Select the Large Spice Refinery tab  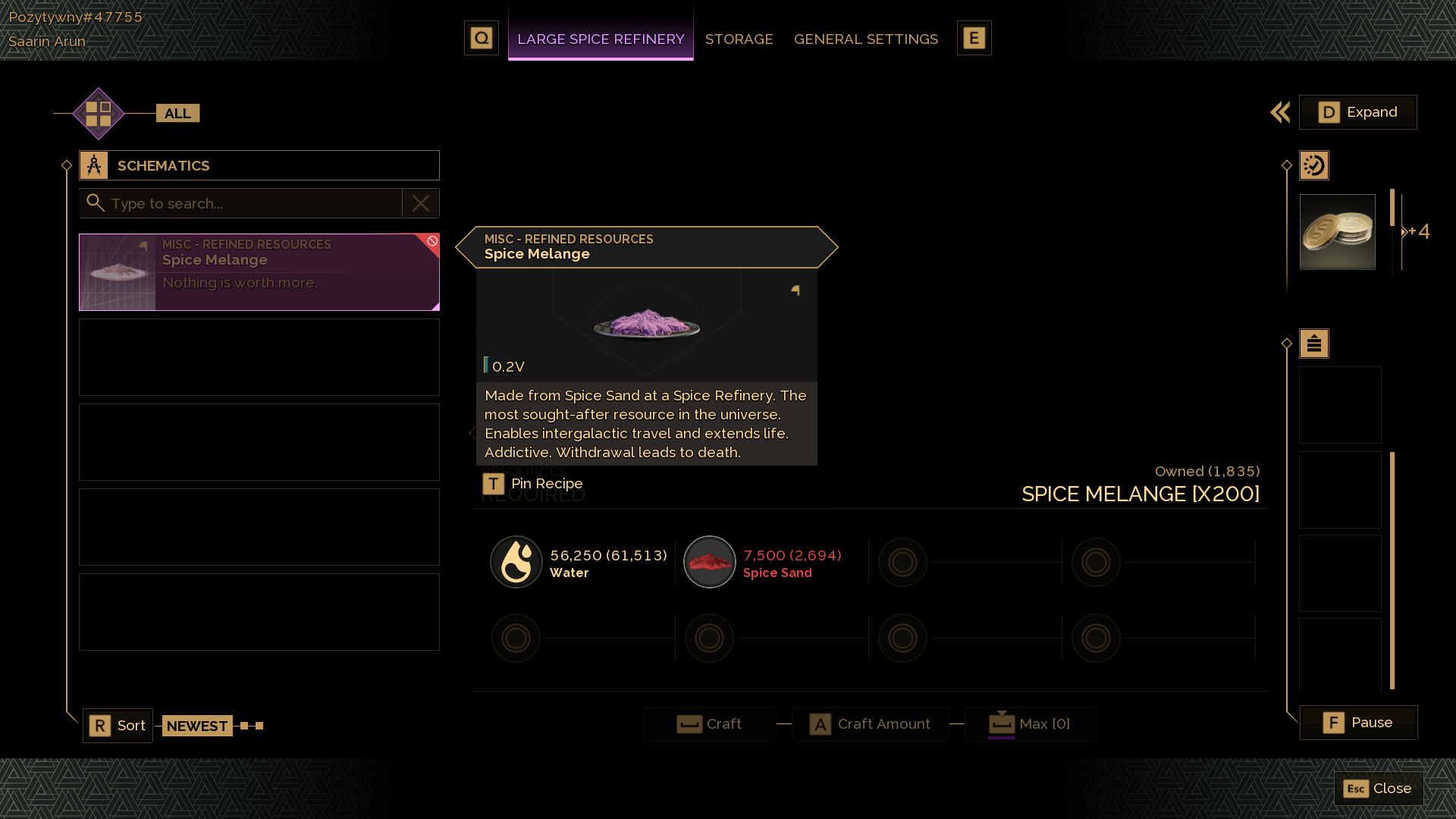601,39
